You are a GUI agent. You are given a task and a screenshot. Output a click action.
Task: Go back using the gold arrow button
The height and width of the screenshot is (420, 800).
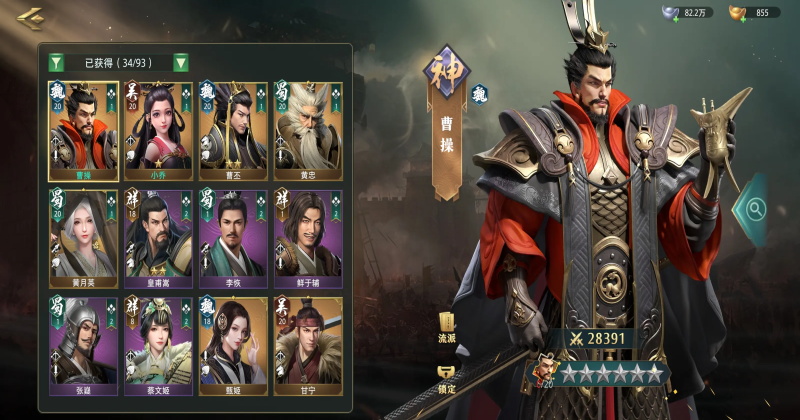(30, 16)
